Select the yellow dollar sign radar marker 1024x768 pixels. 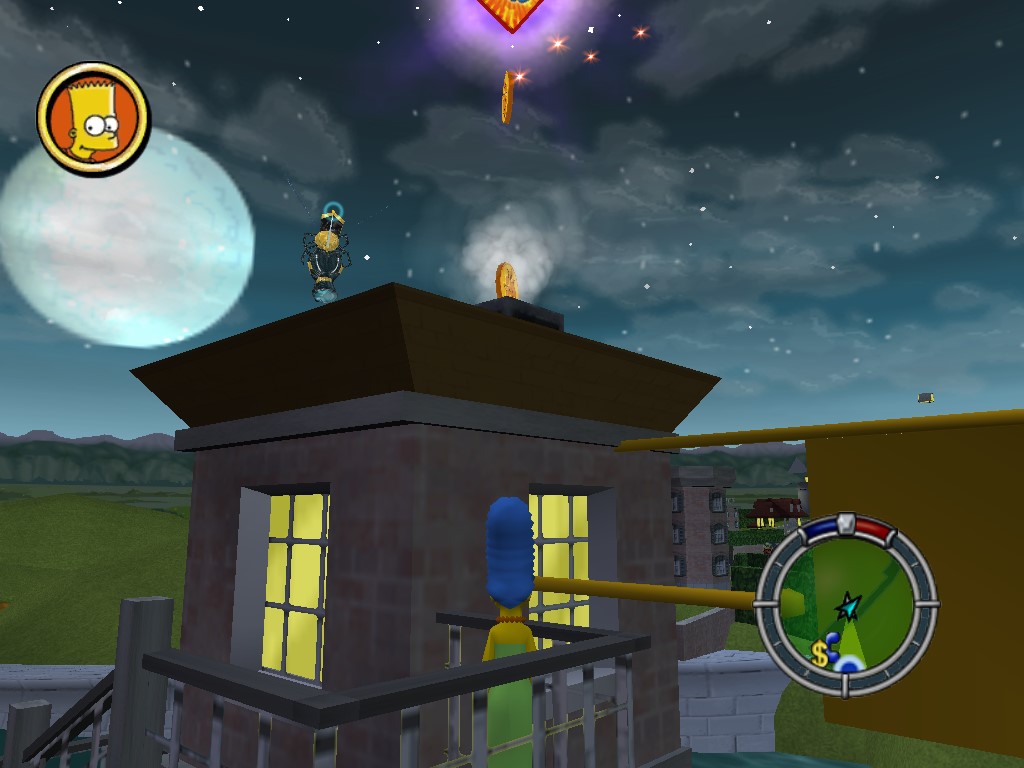point(820,655)
